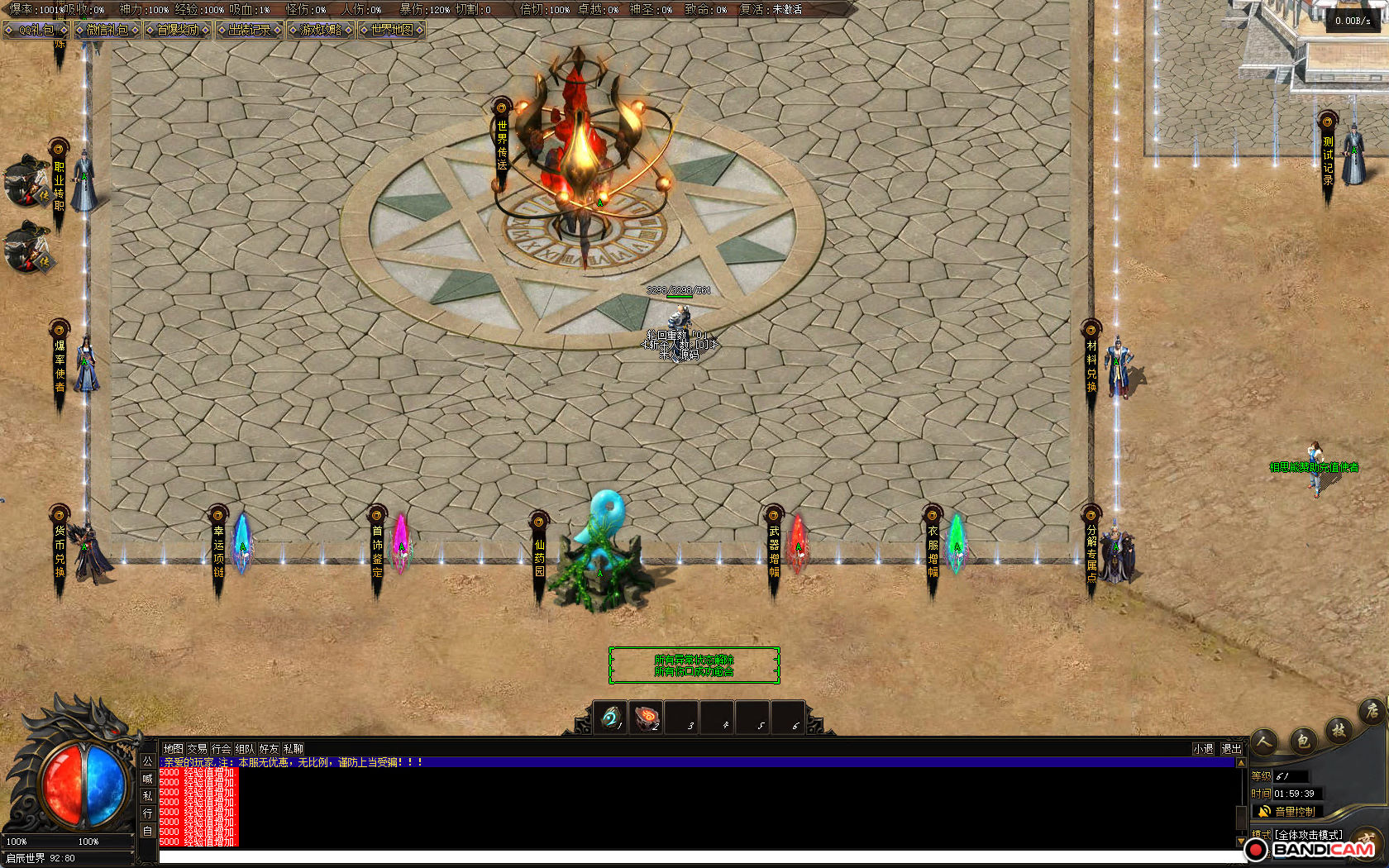Open the skills (技) round button
Image resolution: width=1389 pixels, height=868 pixels.
[x=1339, y=729]
